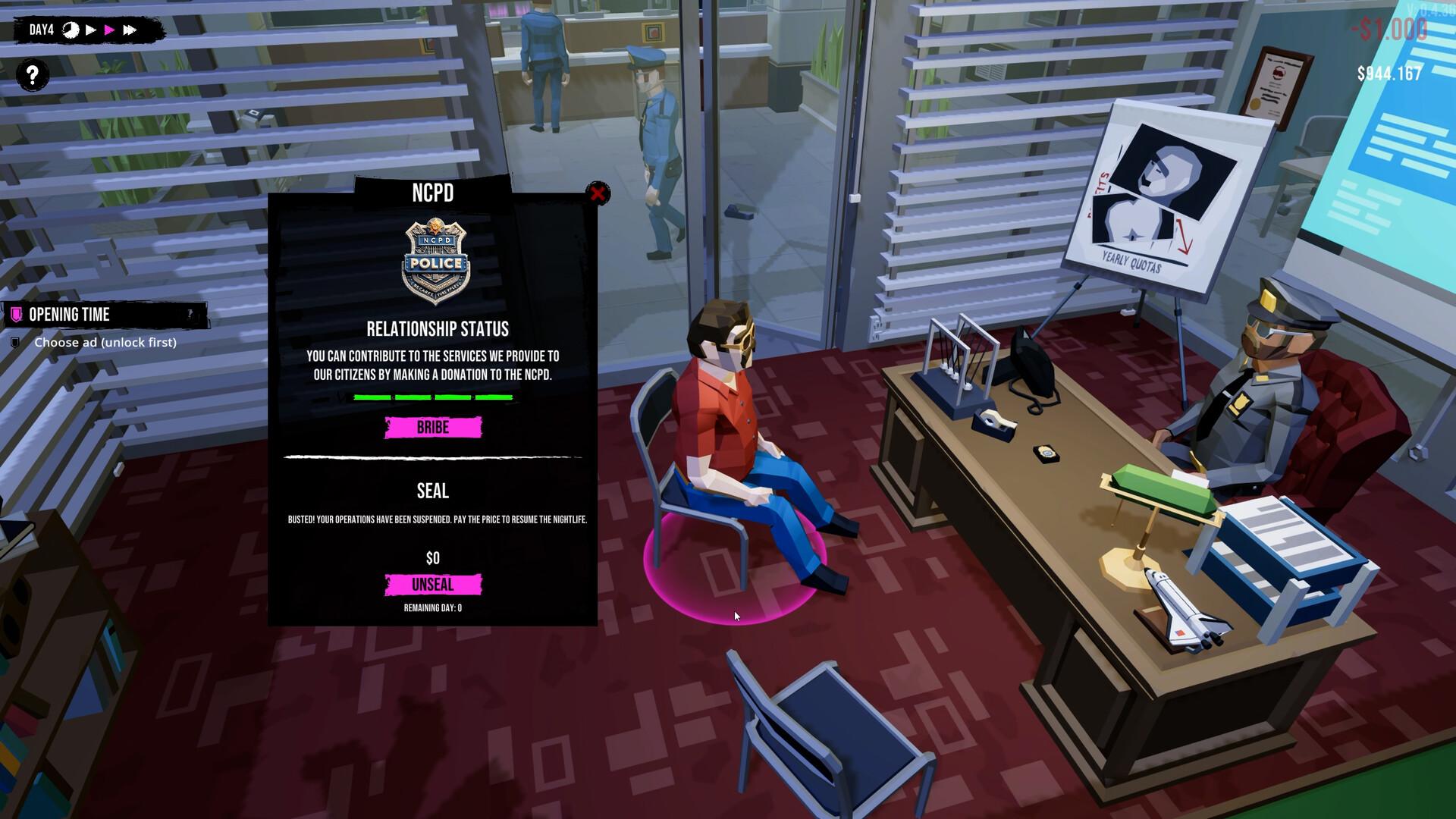The width and height of the screenshot is (1456, 819).
Task: Select the pink play speed arrow
Action: (x=110, y=30)
